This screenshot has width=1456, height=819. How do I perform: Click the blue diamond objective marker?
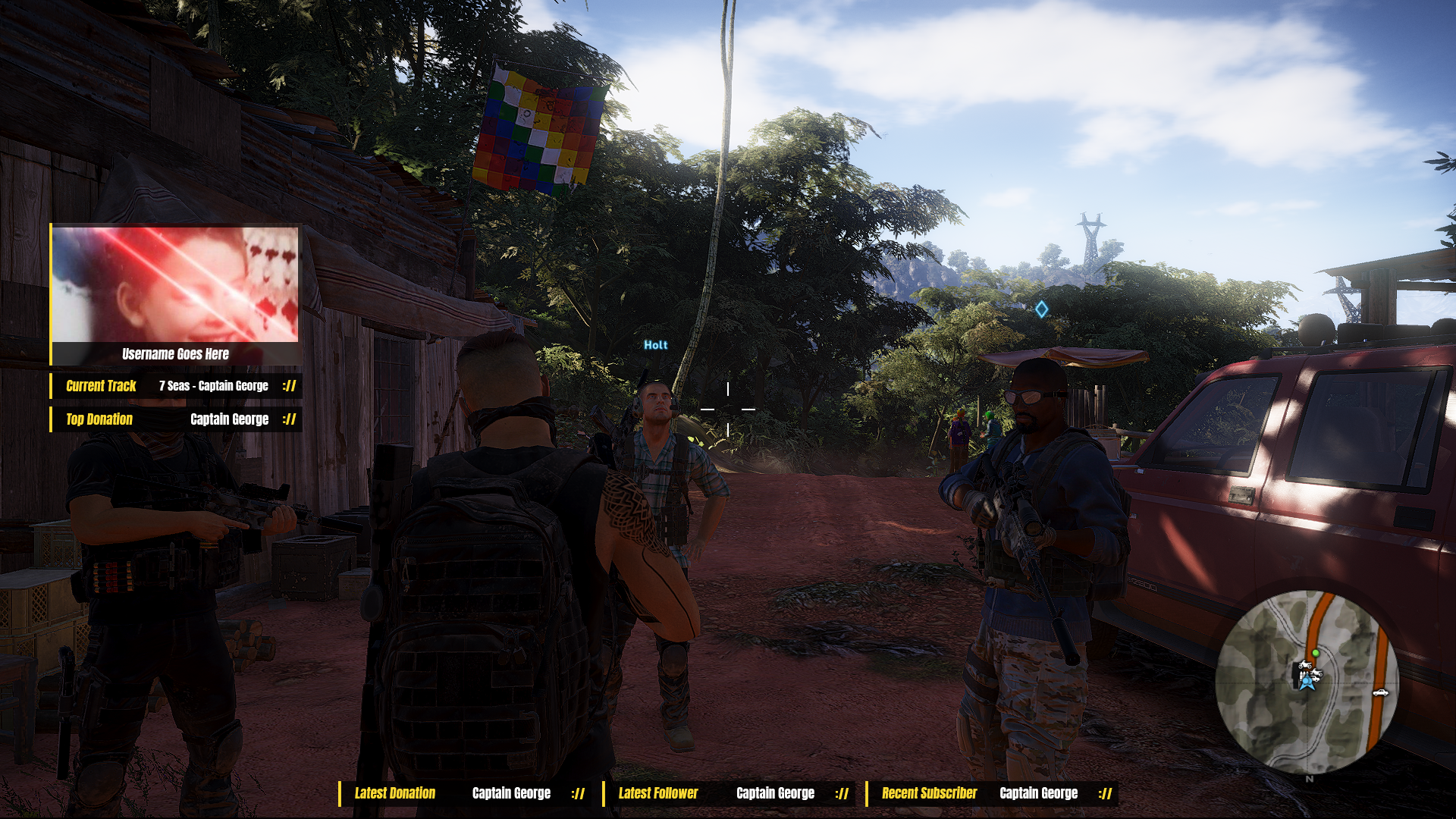[x=1041, y=309]
